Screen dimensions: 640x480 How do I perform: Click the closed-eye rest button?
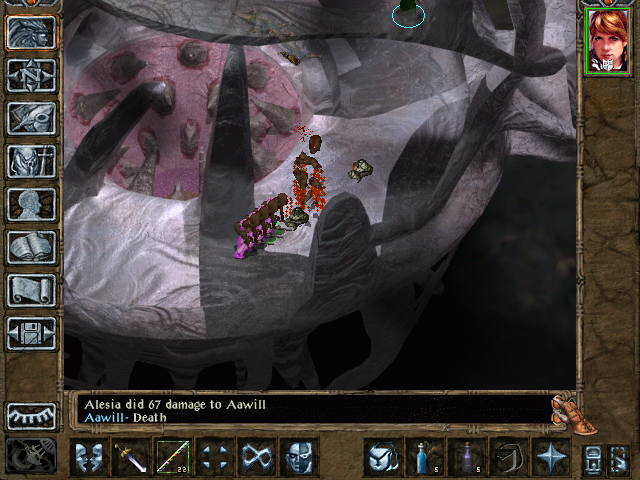[x=31, y=416]
